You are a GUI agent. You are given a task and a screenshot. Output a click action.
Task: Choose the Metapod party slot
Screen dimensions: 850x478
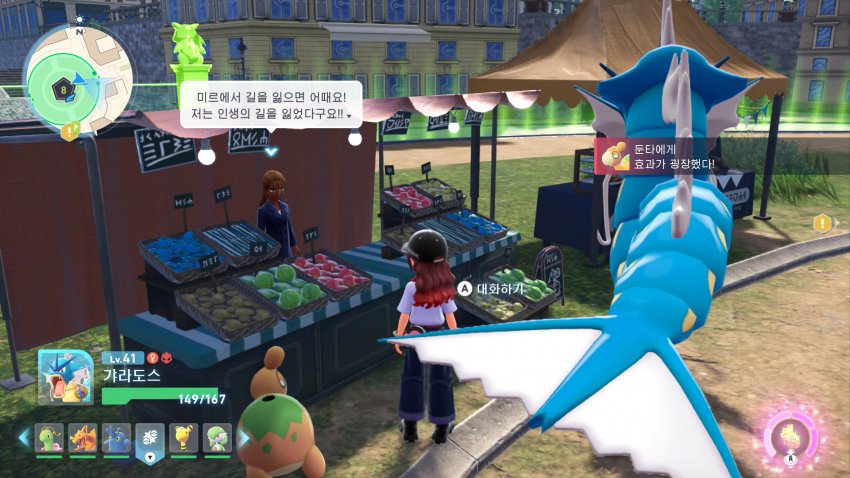tap(50, 438)
